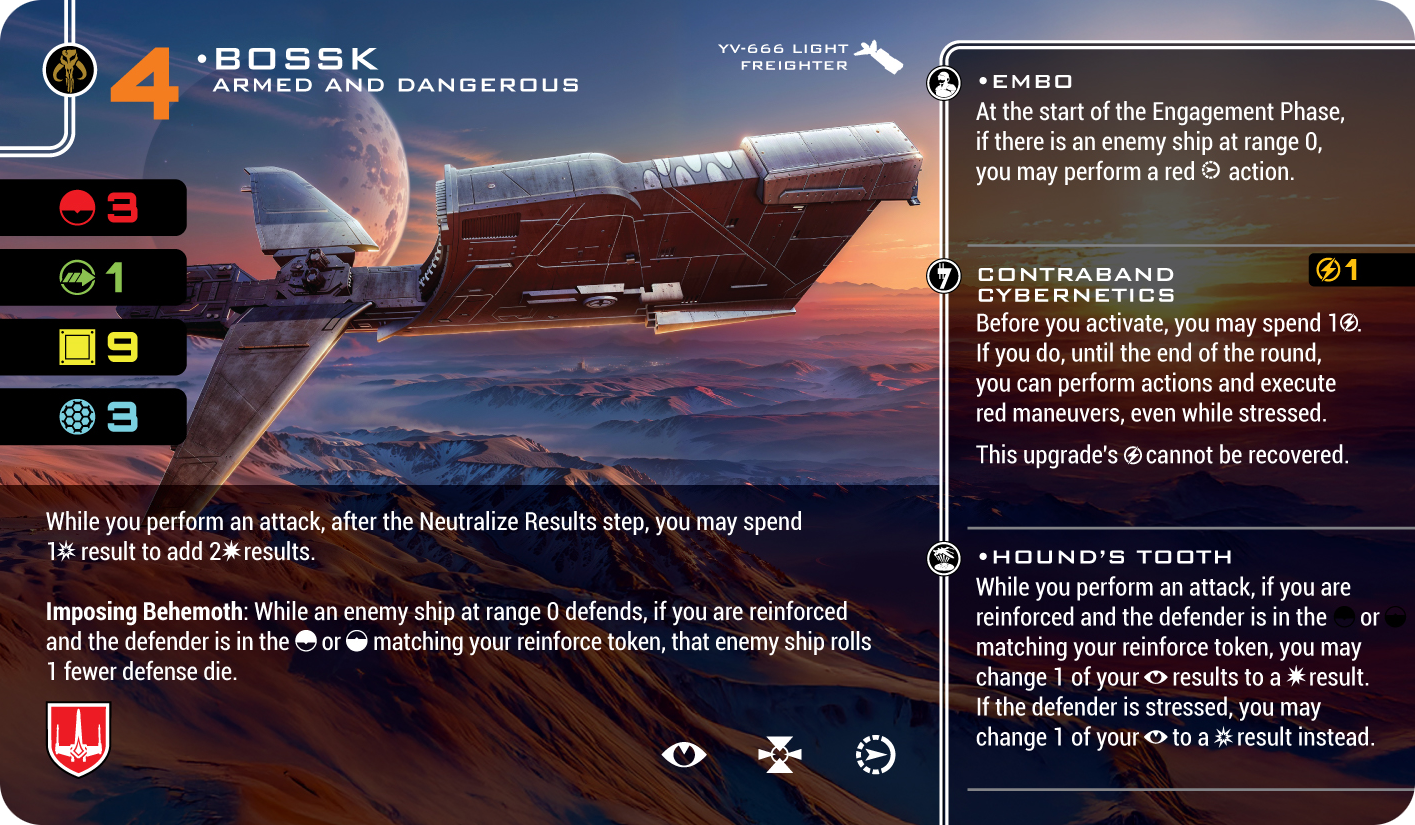Click the red shield badge below the ability text

(78, 739)
